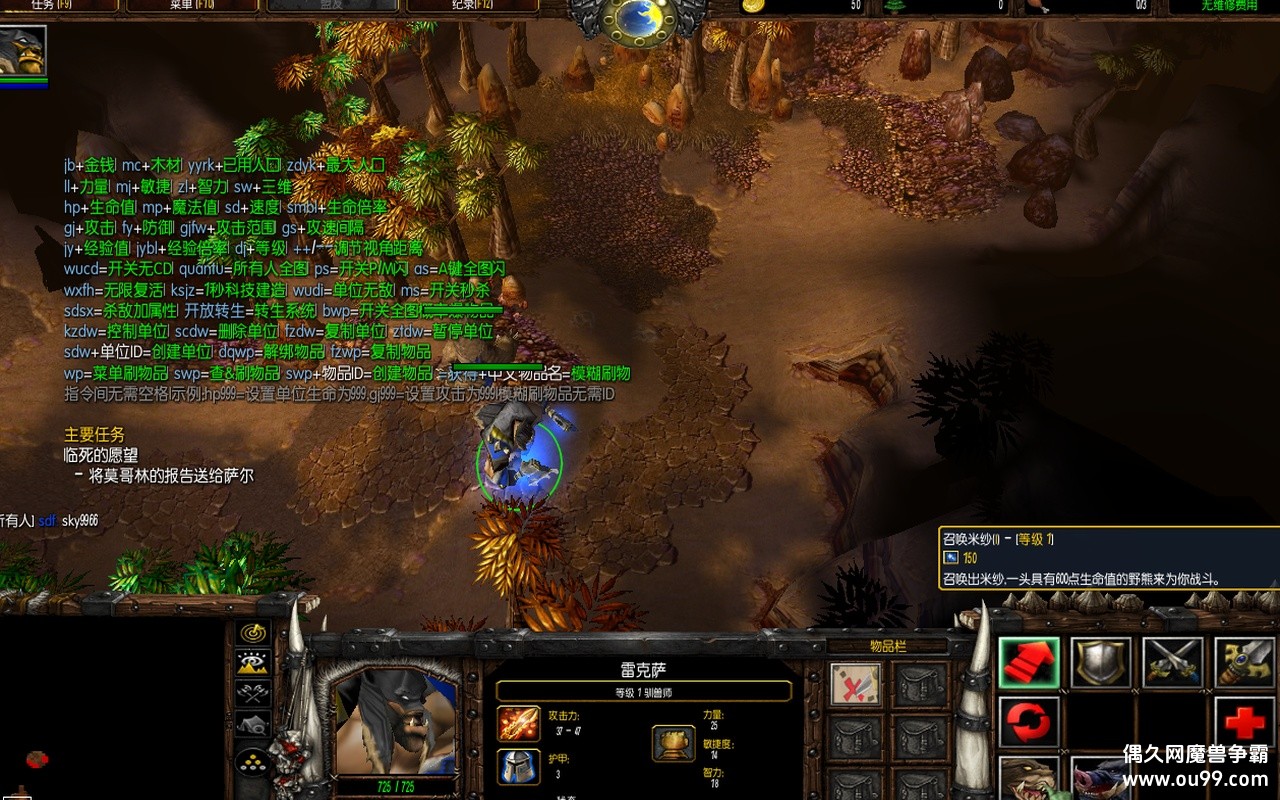The height and width of the screenshot is (800, 1280).
Task: Select the crossed swords command icon
Action: (1173, 663)
